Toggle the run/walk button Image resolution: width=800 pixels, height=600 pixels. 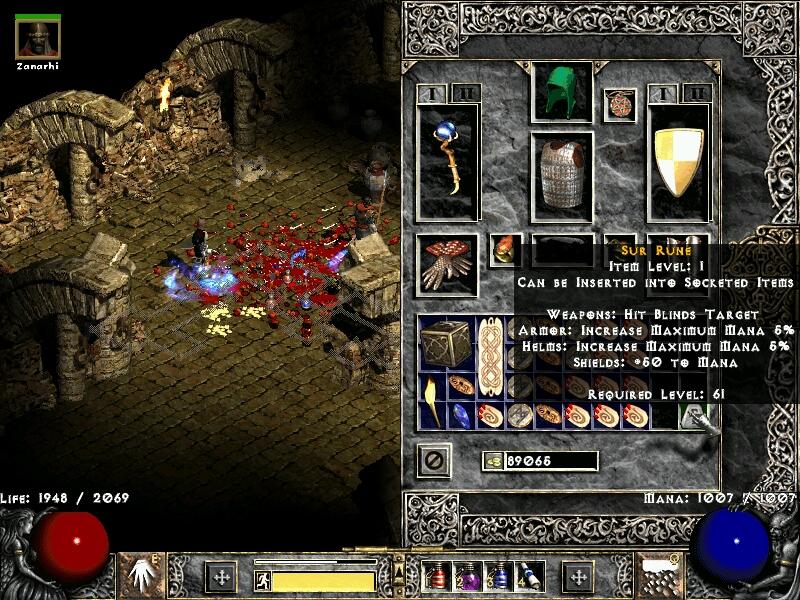(263, 580)
